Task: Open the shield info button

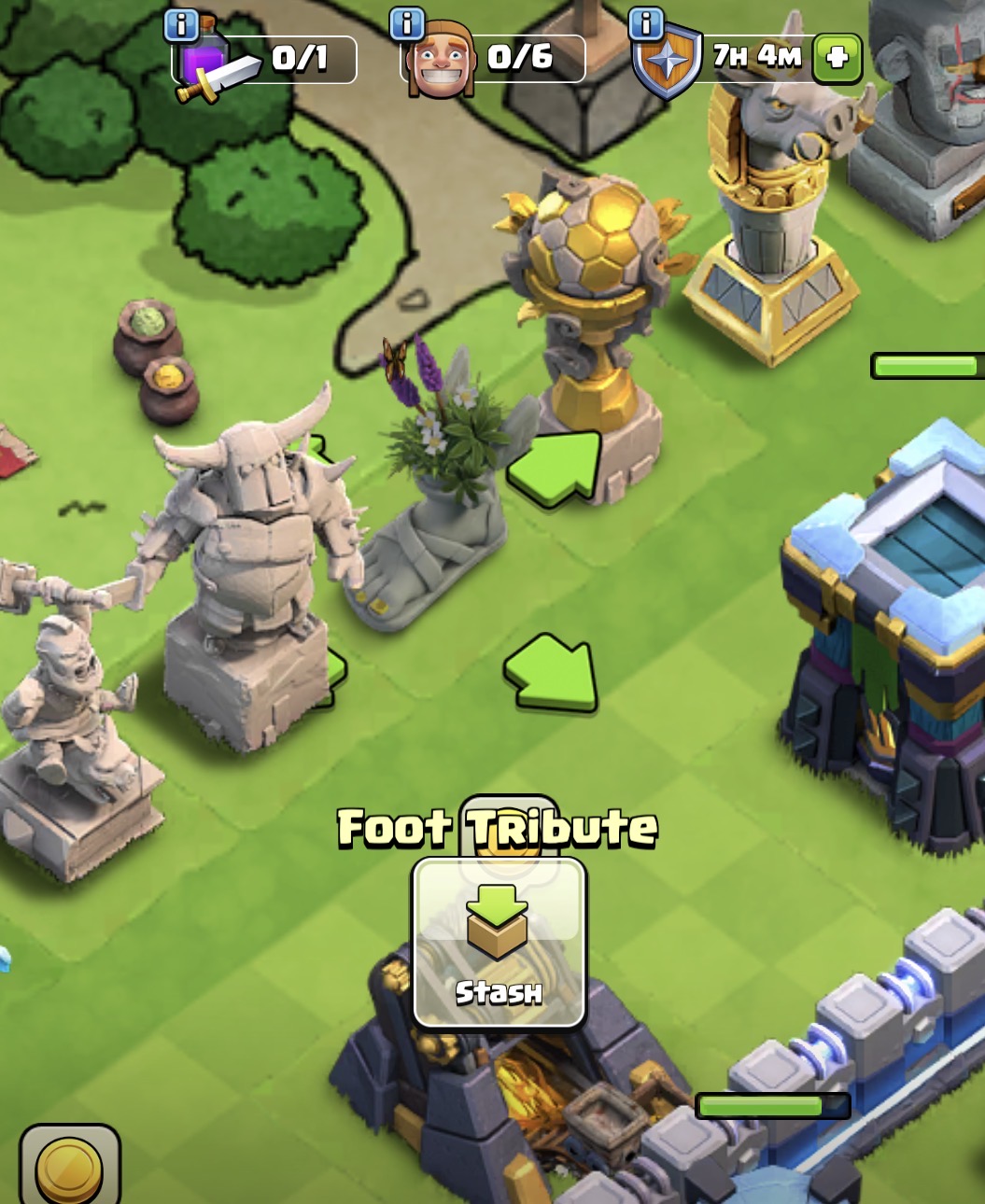Action: coord(646,24)
